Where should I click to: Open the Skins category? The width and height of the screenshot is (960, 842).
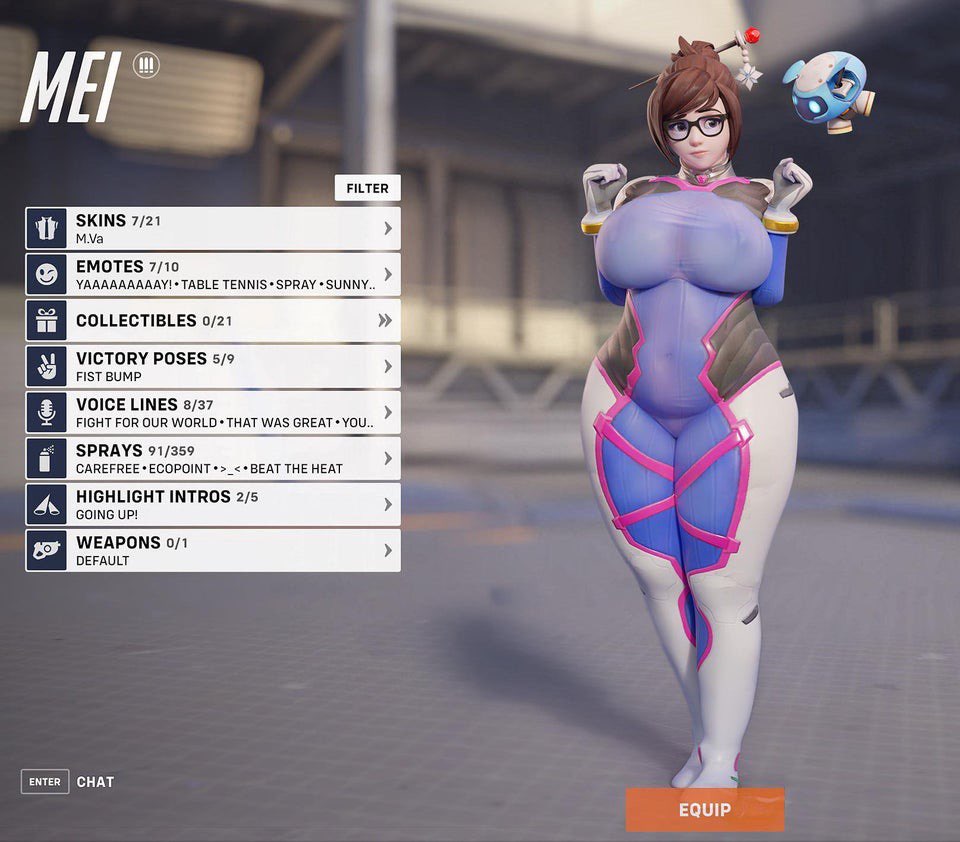pyautogui.click(x=213, y=228)
